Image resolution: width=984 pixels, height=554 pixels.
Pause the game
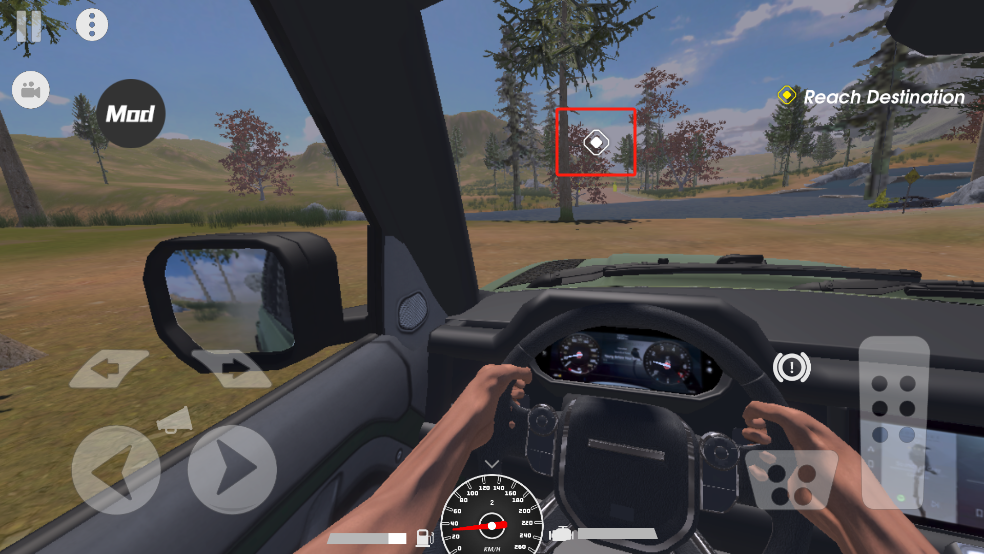[x=28, y=25]
